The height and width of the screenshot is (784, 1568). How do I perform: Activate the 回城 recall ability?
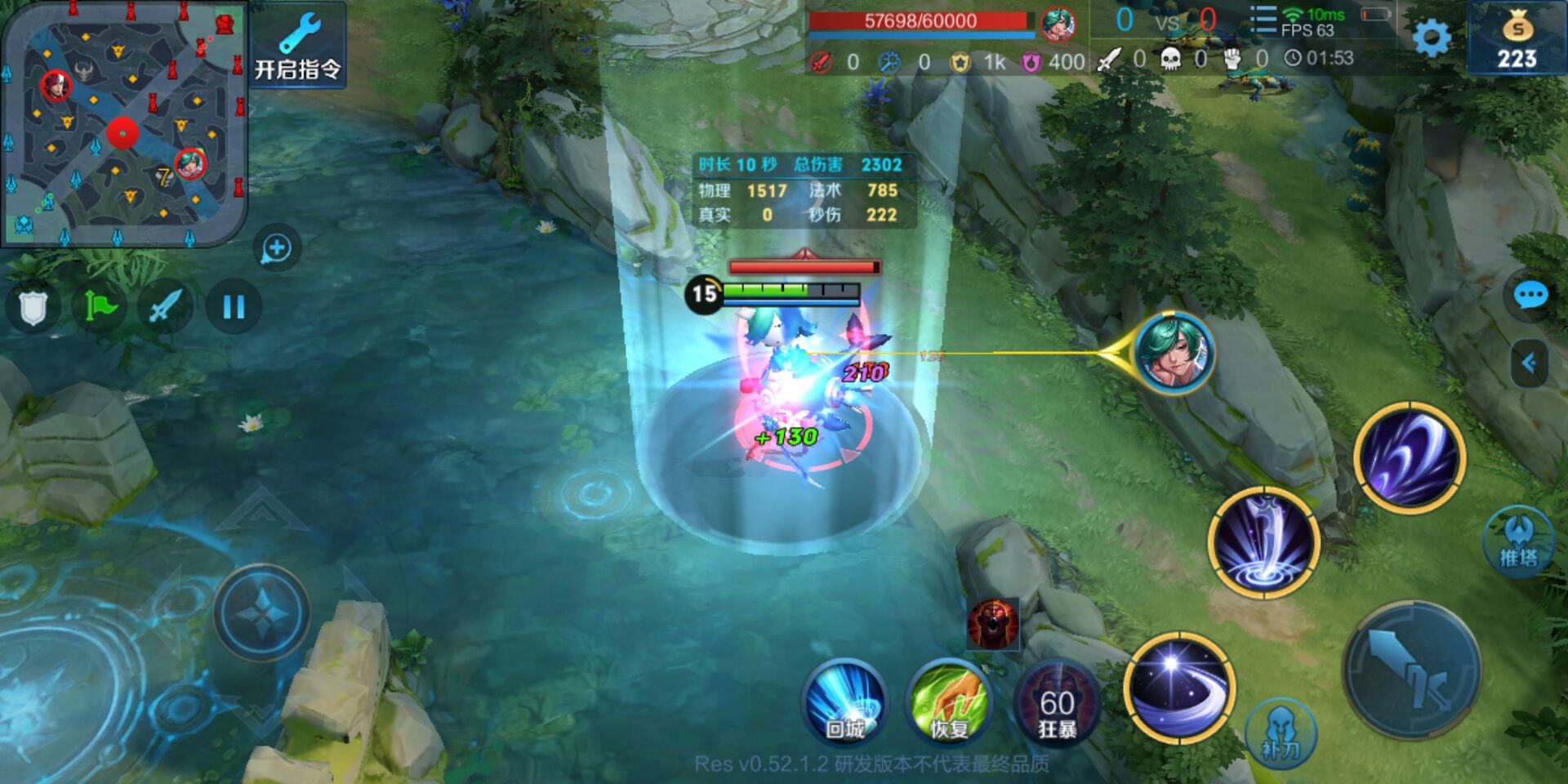pyautogui.click(x=845, y=702)
